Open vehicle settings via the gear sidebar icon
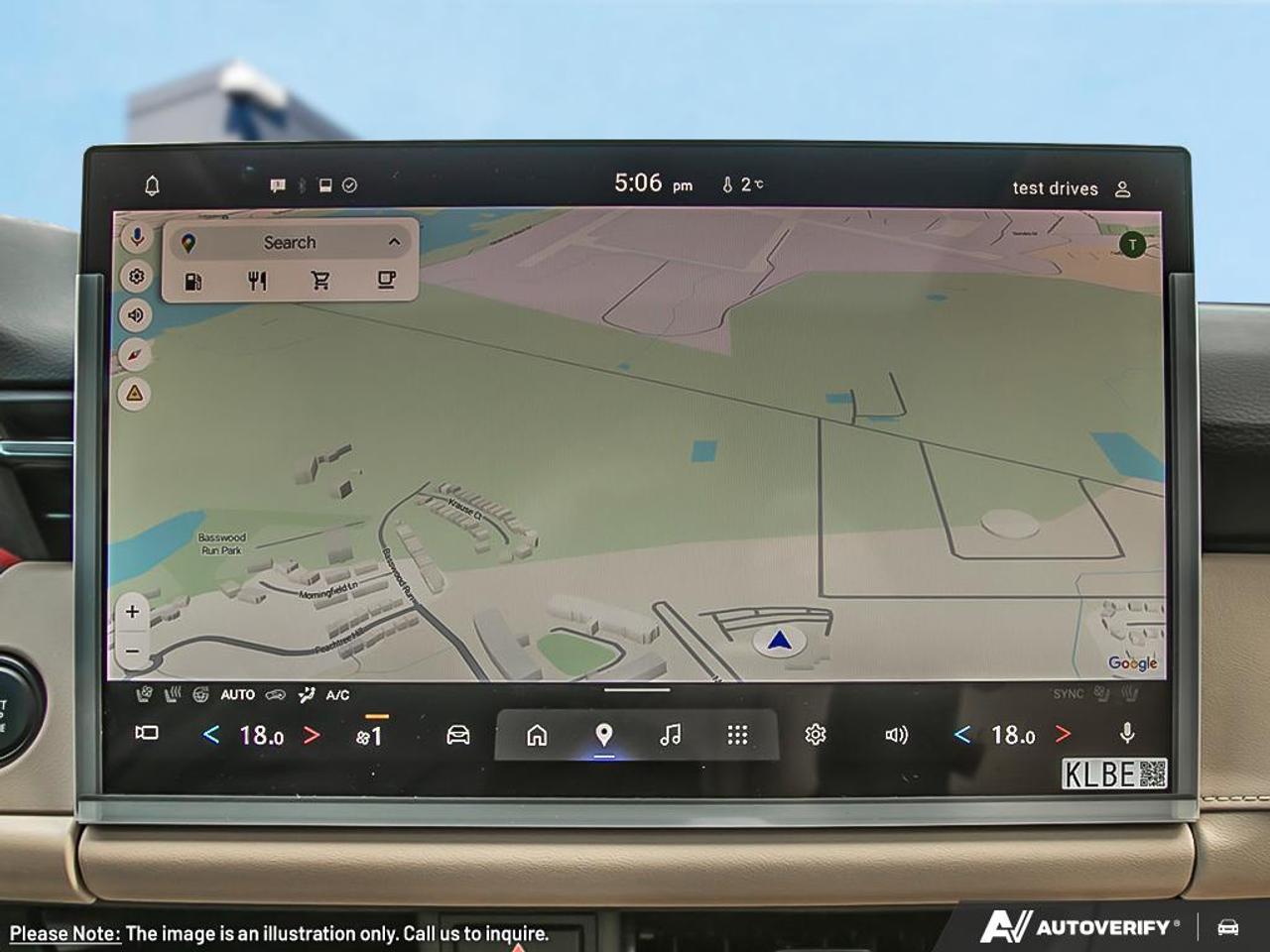Viewport: 1270px width, 952px height. [x=137, y=278]
